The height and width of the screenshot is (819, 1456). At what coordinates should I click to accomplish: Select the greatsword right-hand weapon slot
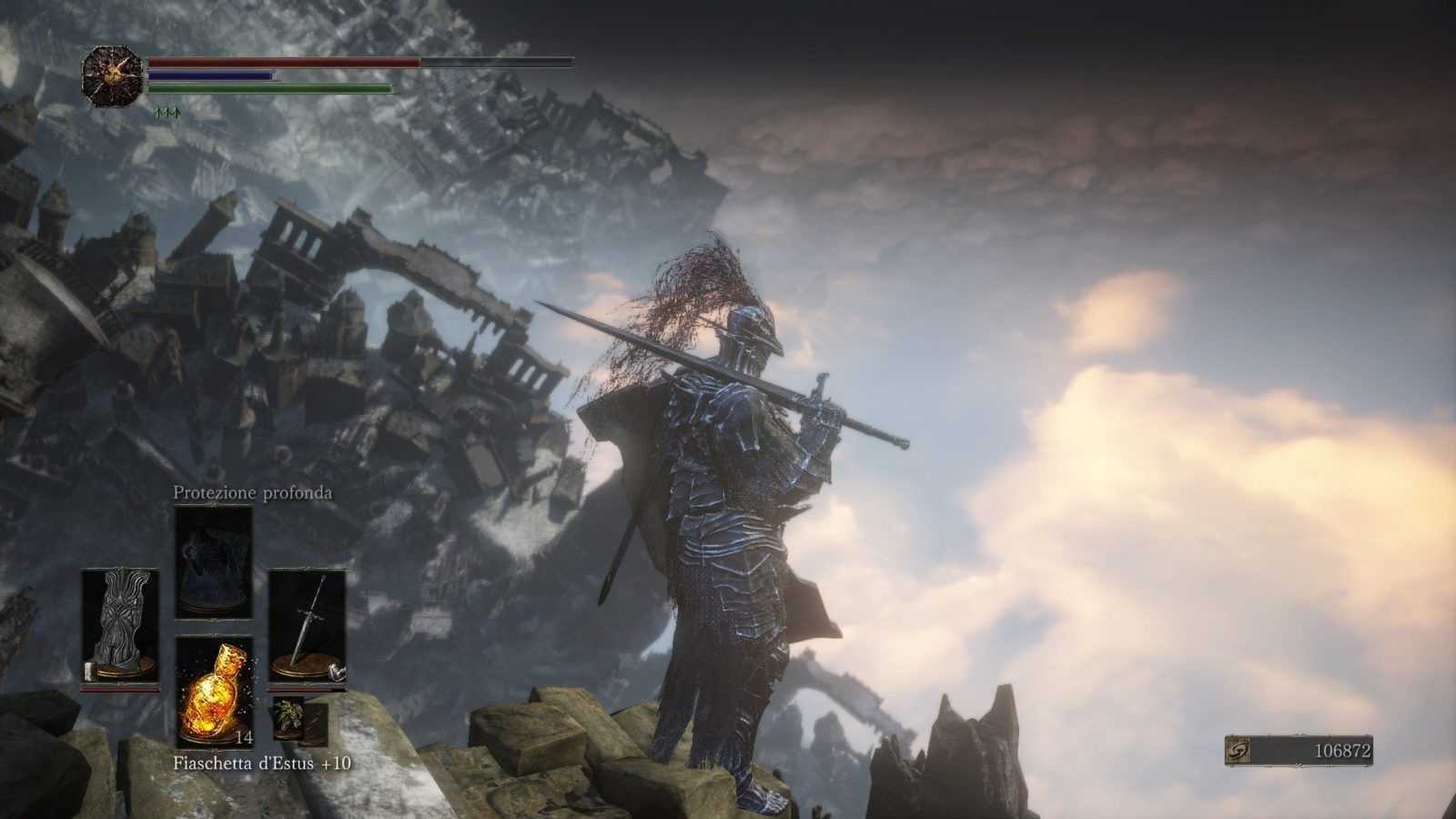click(308, 627)
